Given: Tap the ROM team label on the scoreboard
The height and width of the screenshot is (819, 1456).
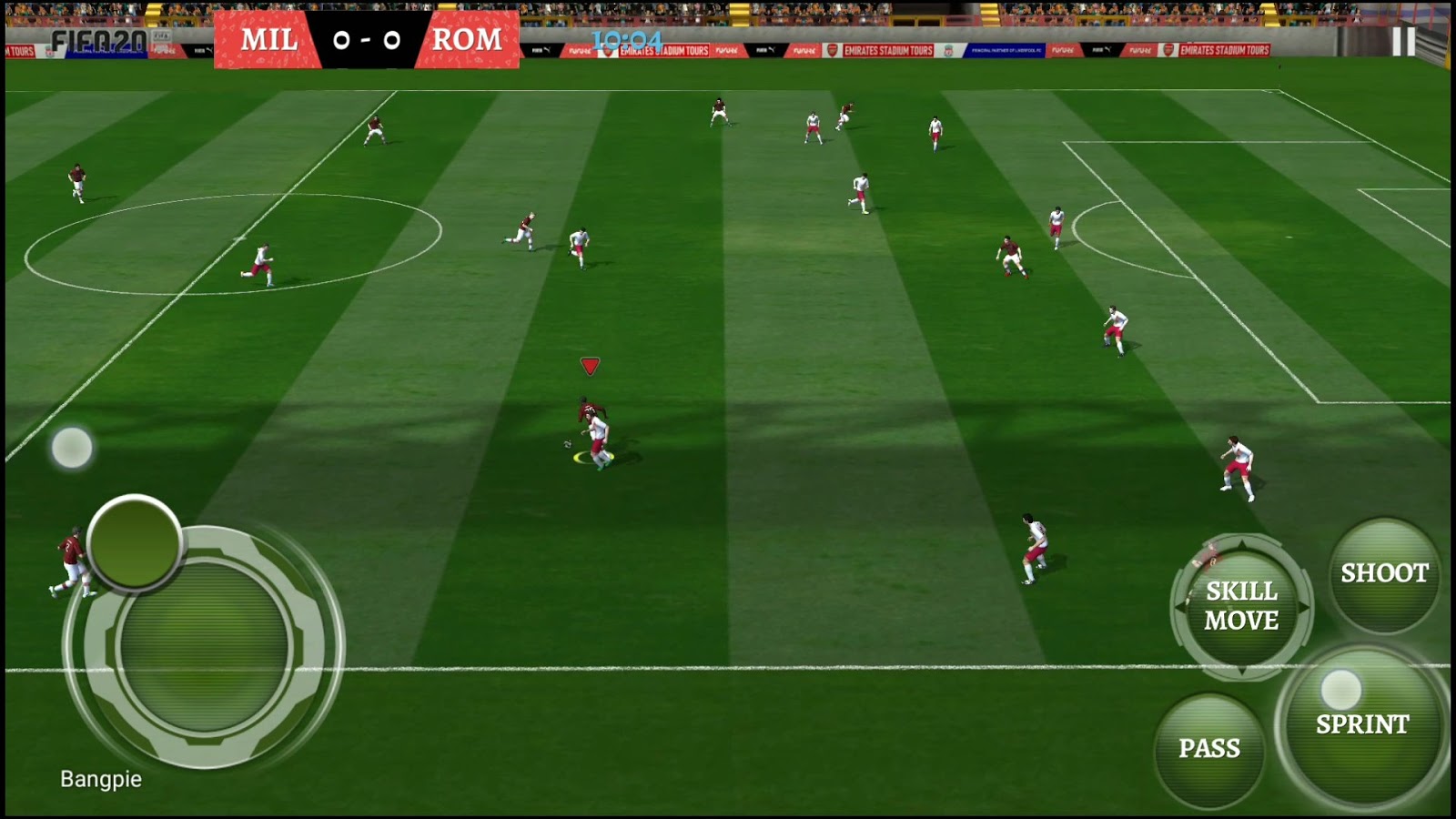Looking at the screenshot, I should click(x=467, y=41).
